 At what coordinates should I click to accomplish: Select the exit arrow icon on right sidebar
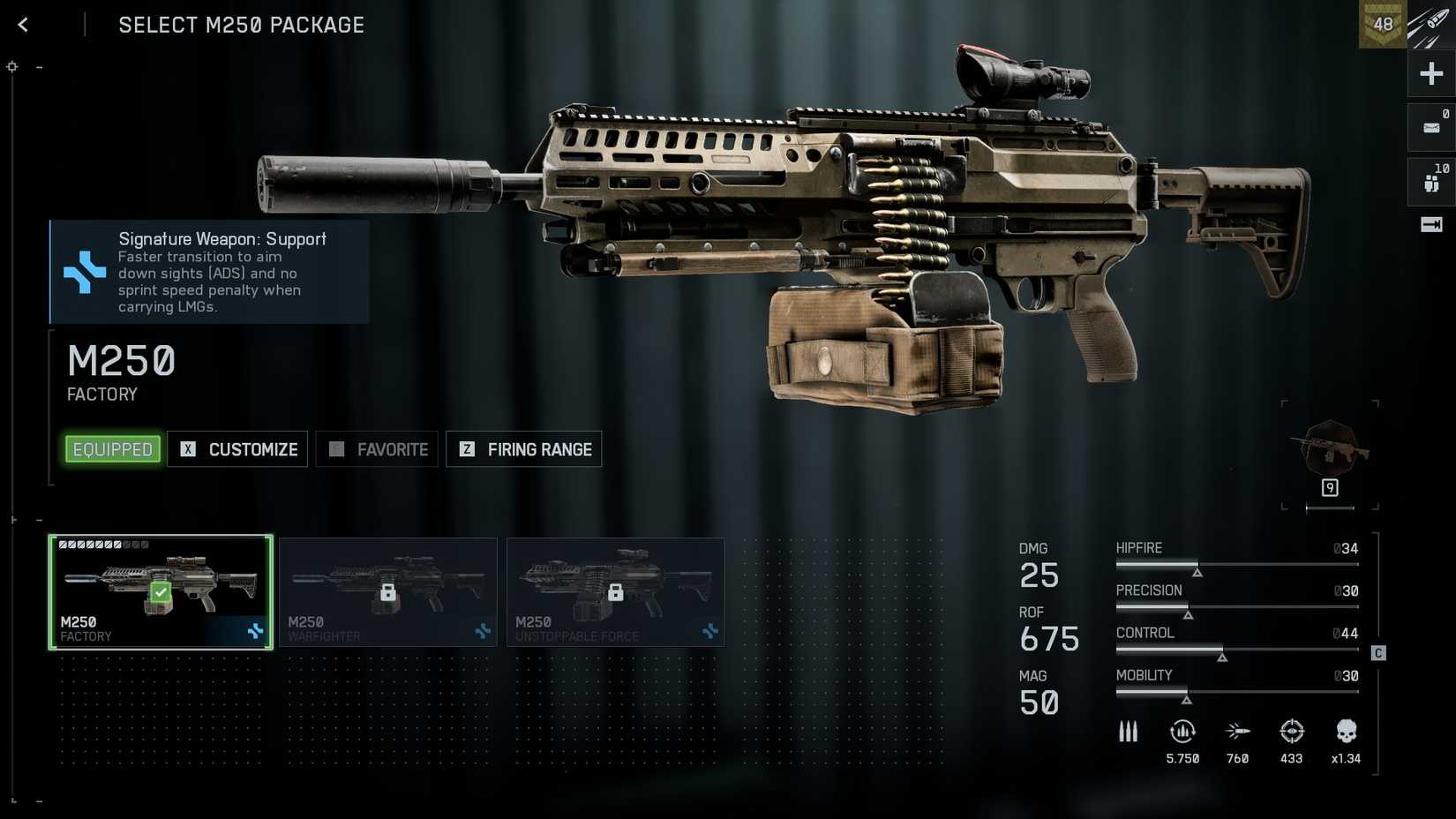pyautogui.click(x=1430, y=225)
